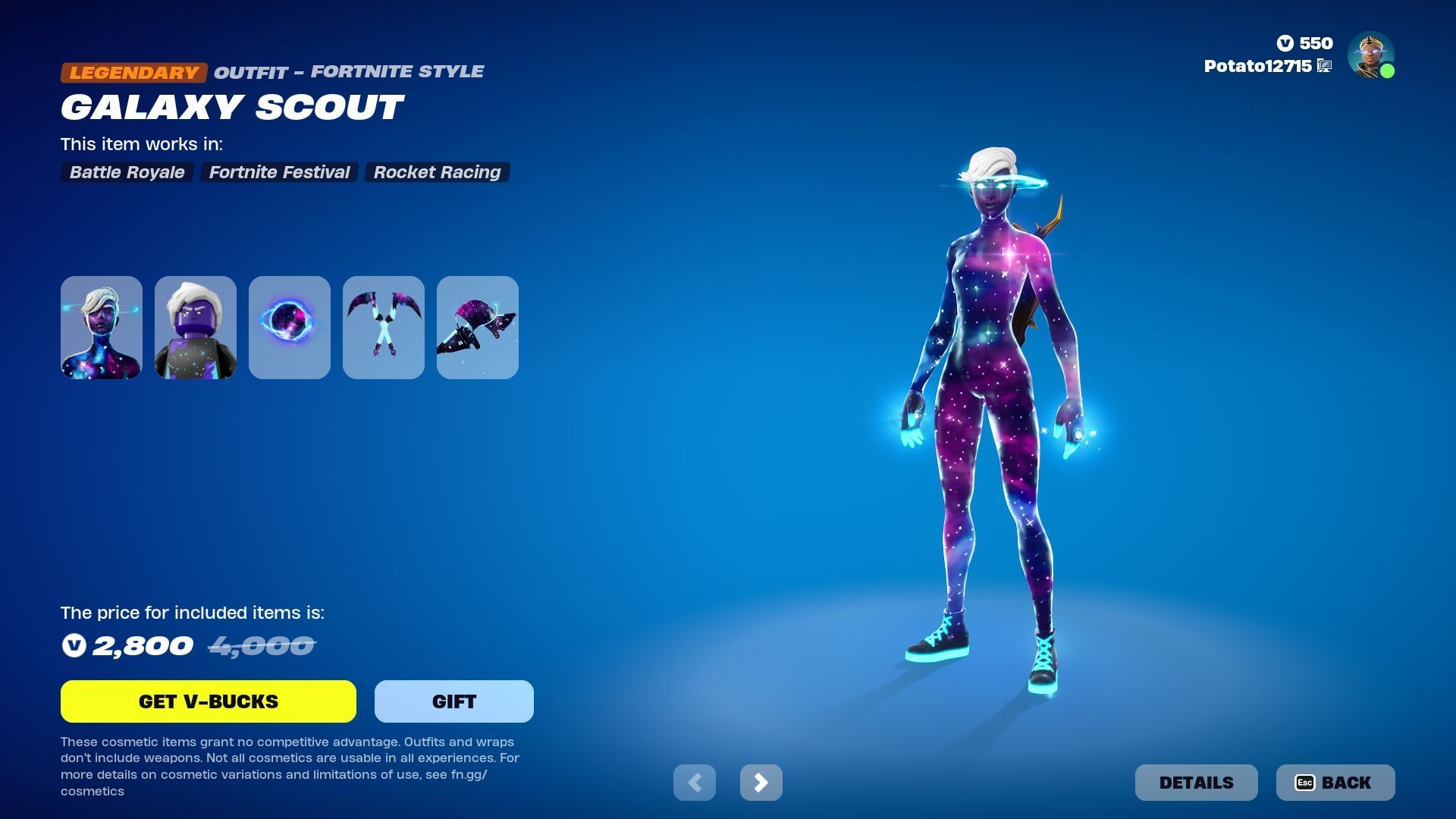Select the left arrow navigation icon
The width and height of the screenshot is (1456, 819).
[695, 782]
